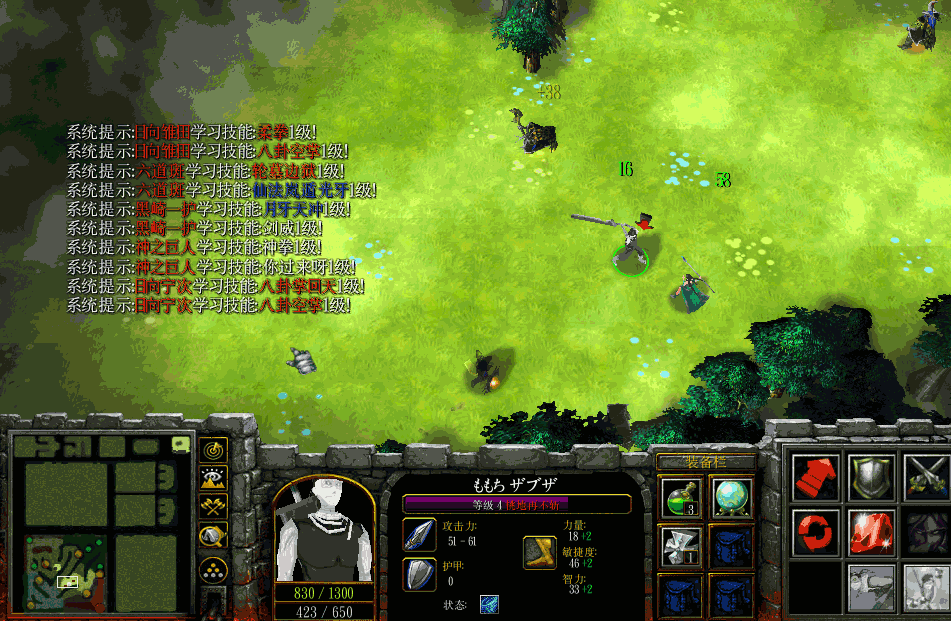This screenshot has width=951, height=621.
Task: Inspect the attack damage sword icon
Action: tap(419, 535)
